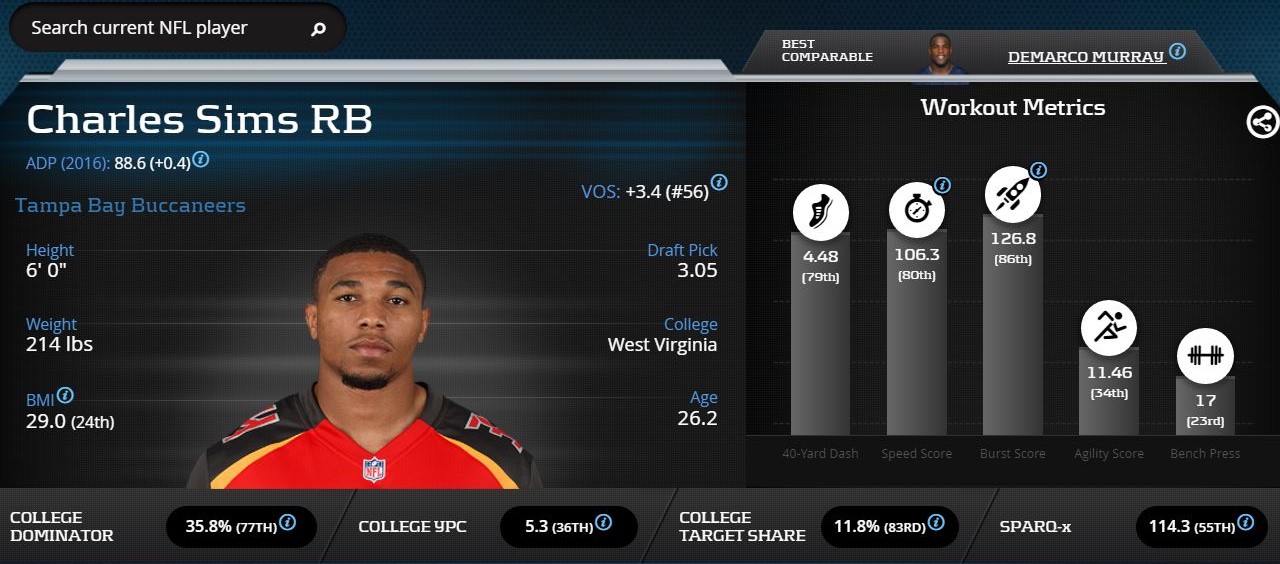Select the 40-Yard Dash shoe icon
This screenshot has height=564, width=1280.
point(820,212)
